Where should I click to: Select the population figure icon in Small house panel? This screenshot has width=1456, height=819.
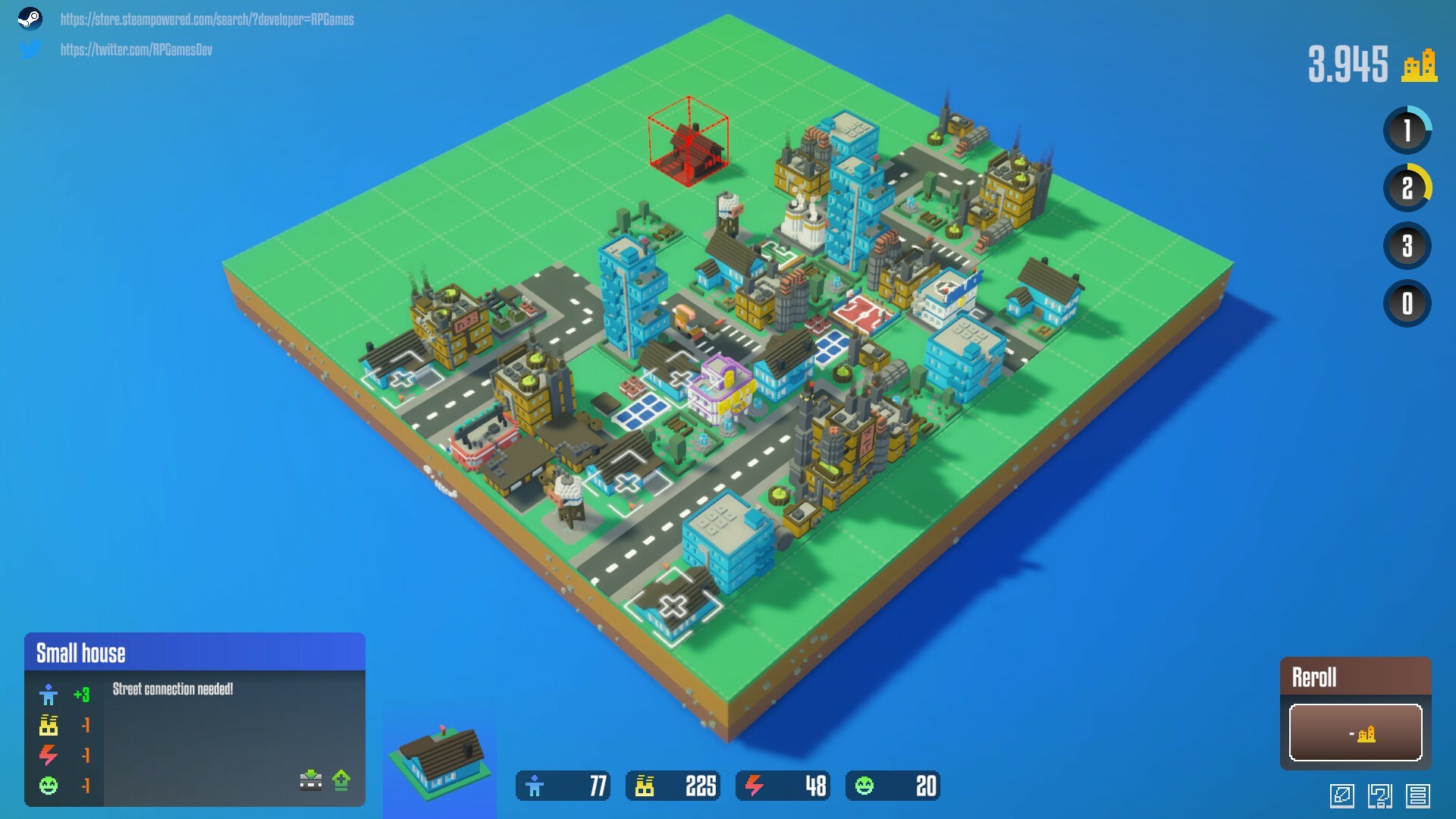pyautogui.click(x=49, y=695)
